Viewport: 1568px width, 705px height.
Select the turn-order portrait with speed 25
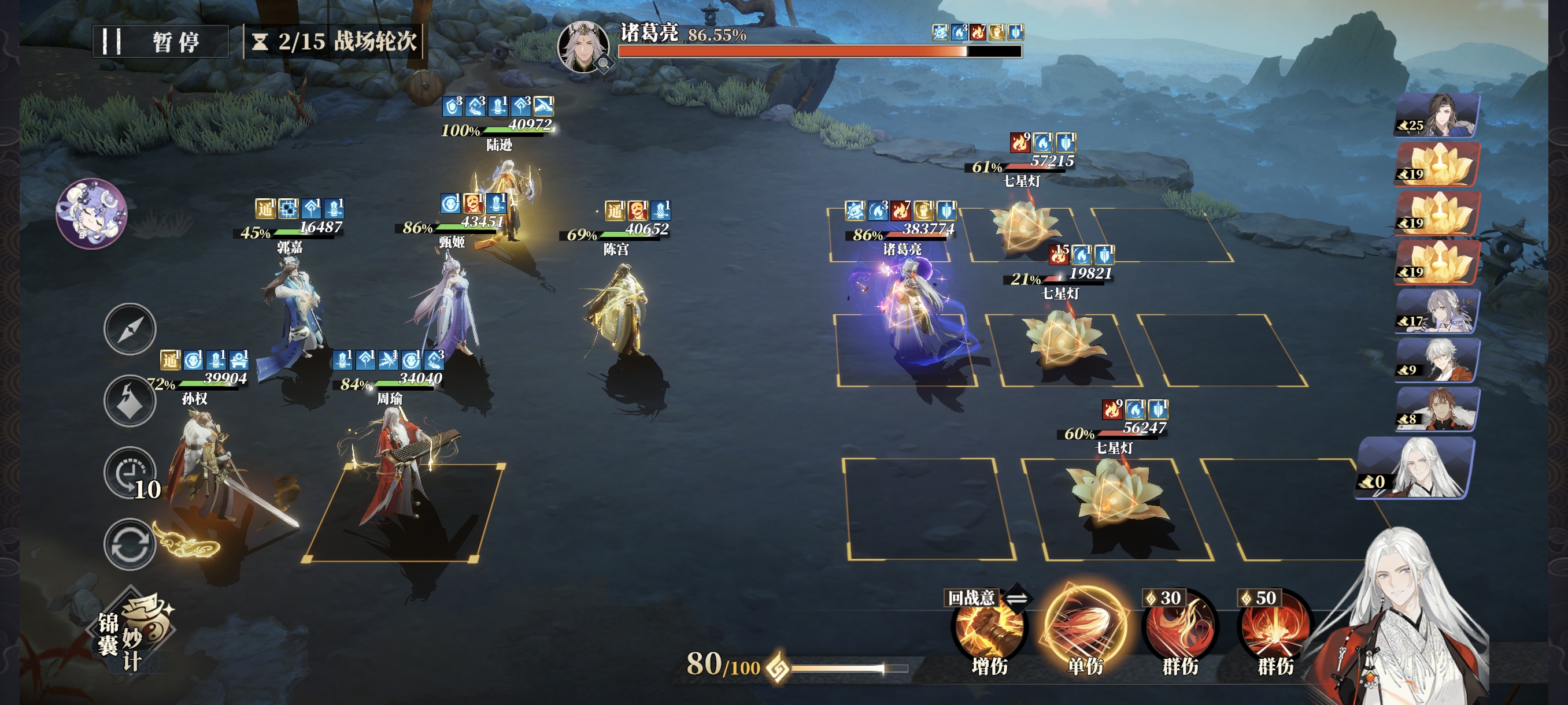tap(1437, 115)
